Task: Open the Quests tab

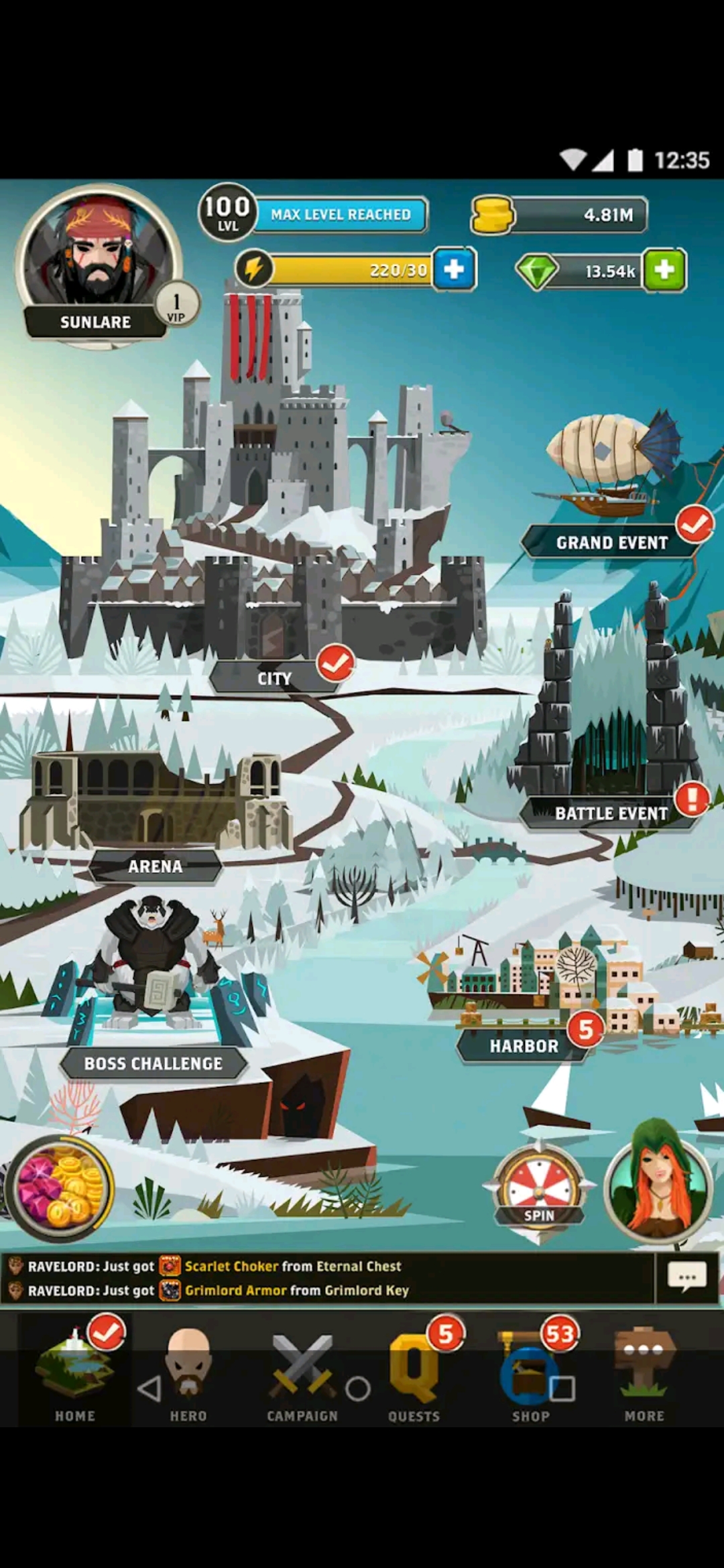Action: pos(414,1374)
